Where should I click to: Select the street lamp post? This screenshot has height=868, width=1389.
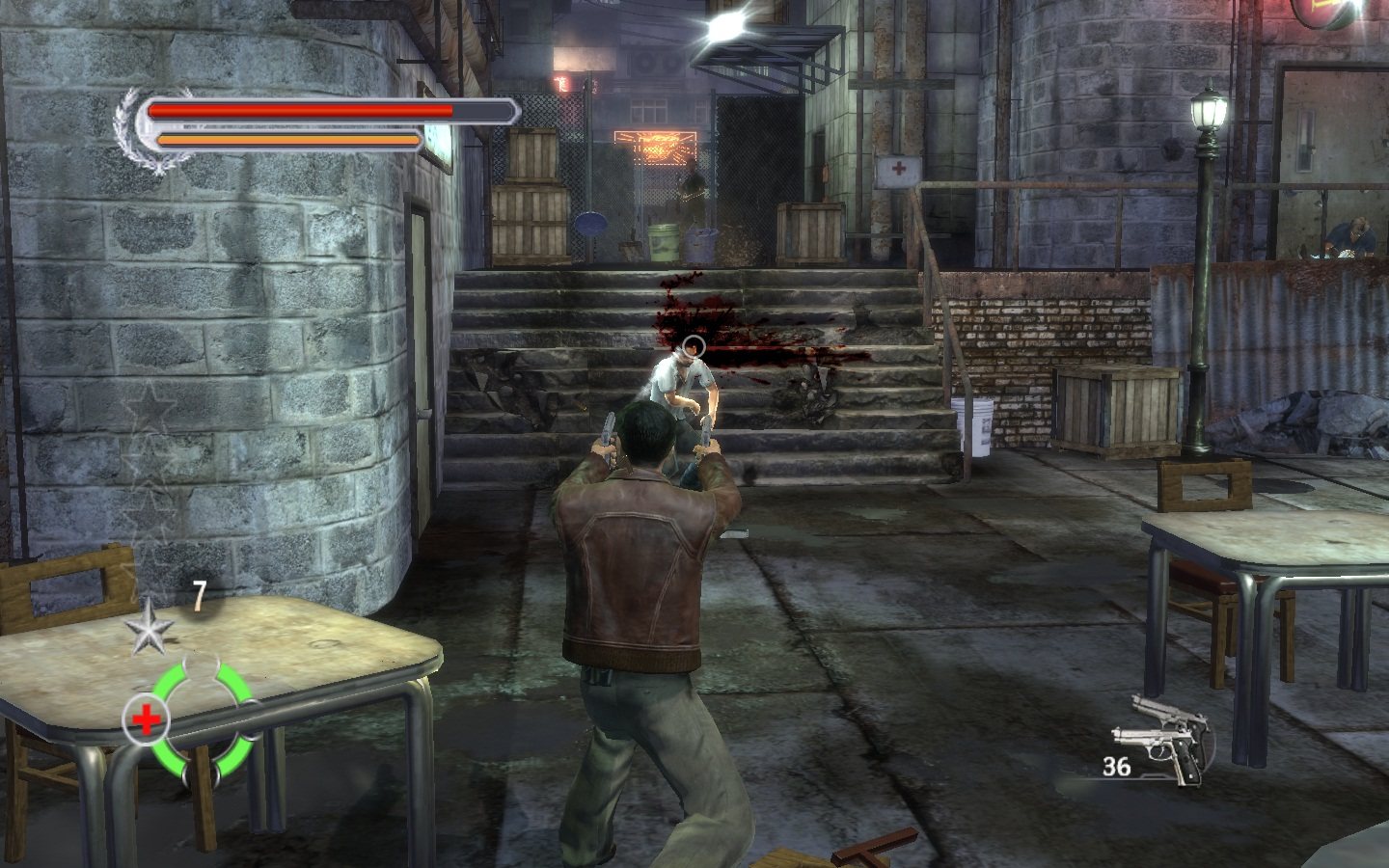[x=1203, y=270]
